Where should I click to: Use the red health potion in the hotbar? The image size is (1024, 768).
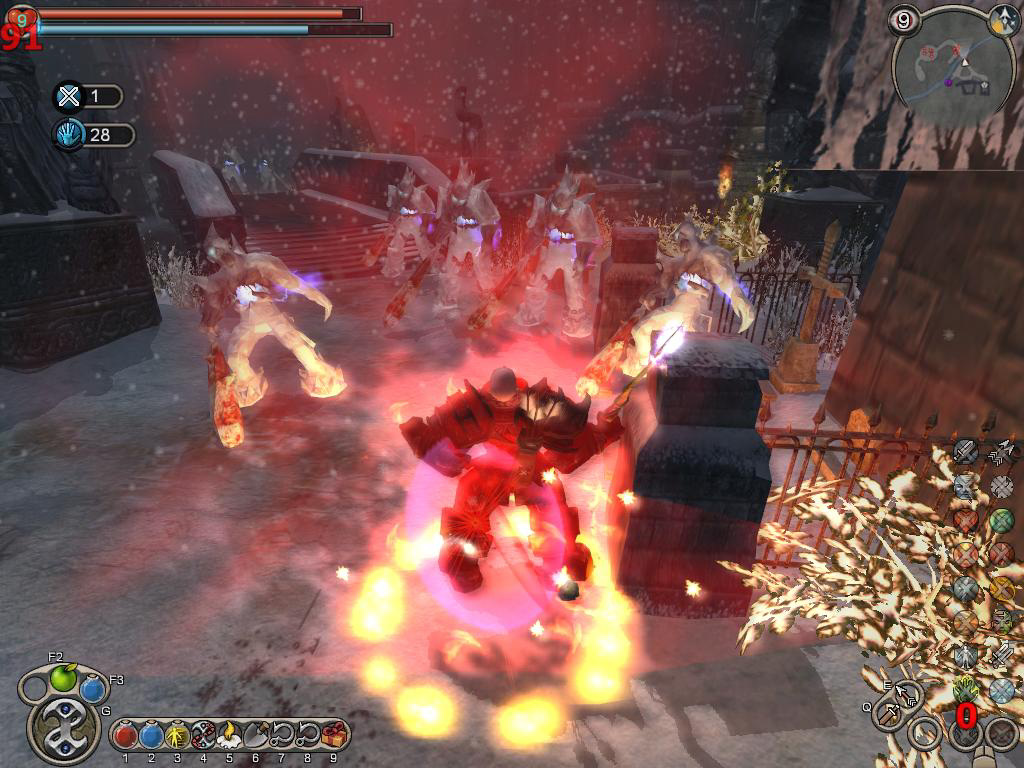(126, 736)
